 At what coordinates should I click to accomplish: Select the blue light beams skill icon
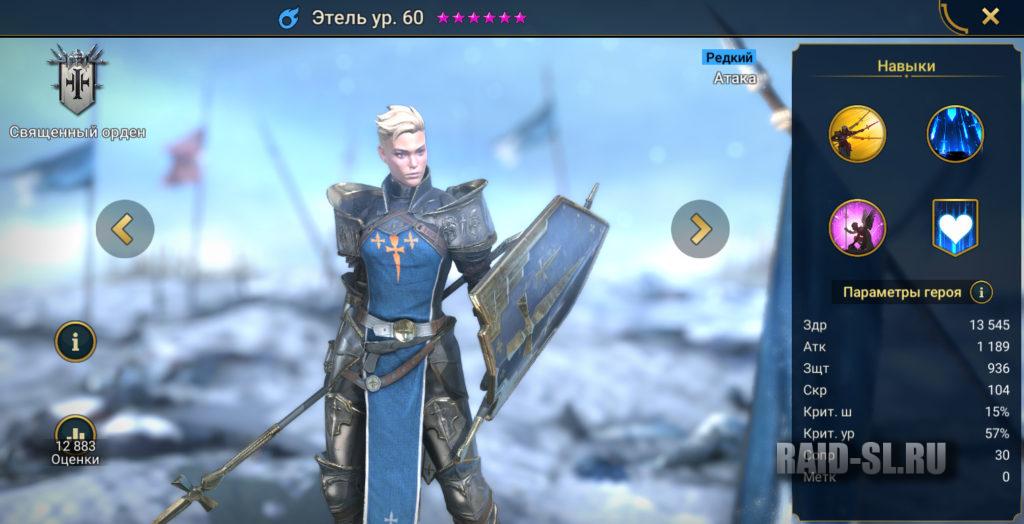(955, 133)
